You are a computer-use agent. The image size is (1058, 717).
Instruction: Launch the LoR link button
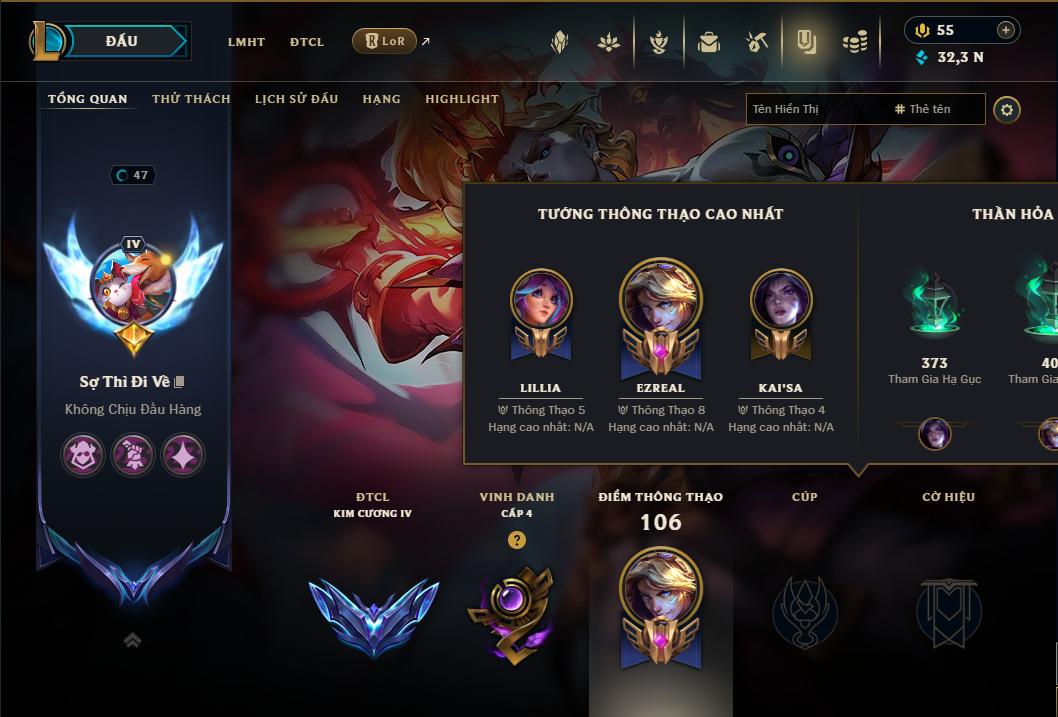click(385, 41)
